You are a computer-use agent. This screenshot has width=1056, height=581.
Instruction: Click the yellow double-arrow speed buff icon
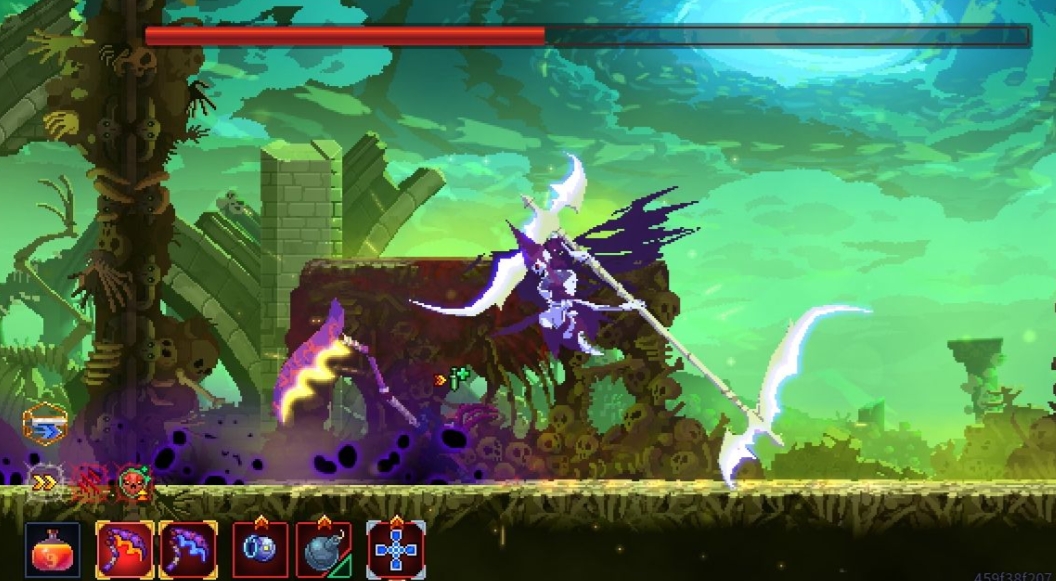(44, 483)
